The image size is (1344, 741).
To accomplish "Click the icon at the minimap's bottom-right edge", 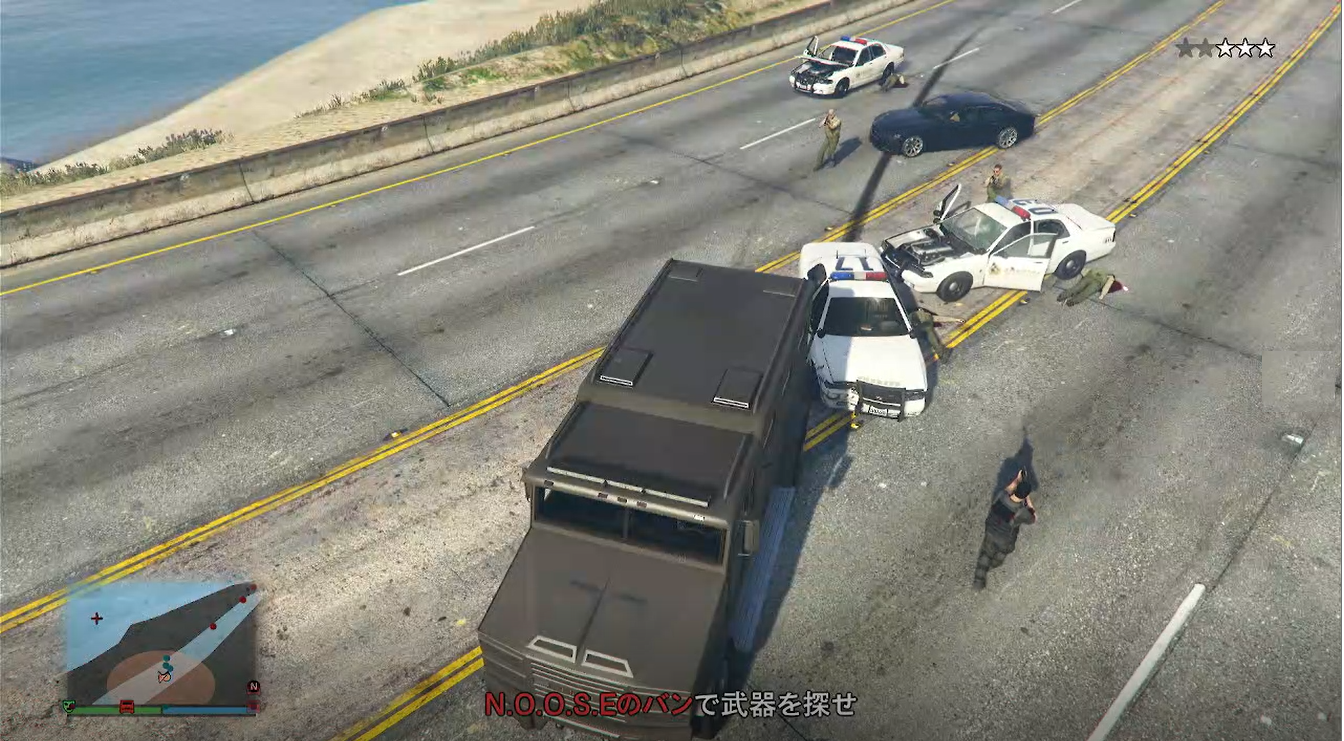I will click(x=251, y=705).
